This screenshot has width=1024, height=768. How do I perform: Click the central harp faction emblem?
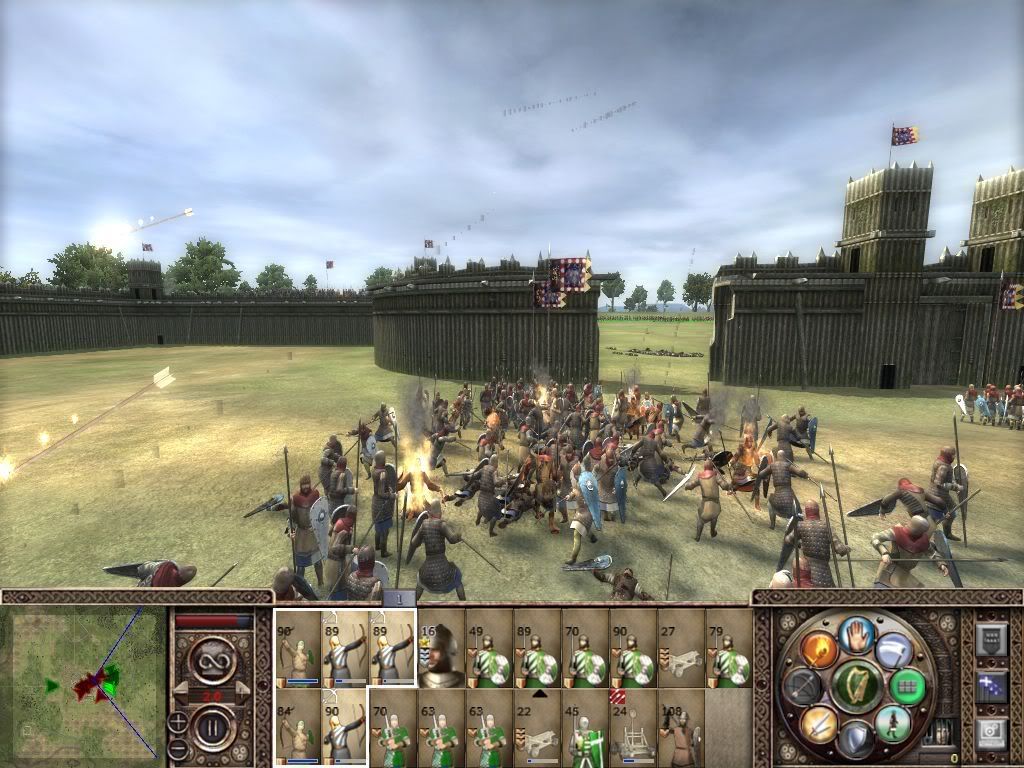pos(856,686)
